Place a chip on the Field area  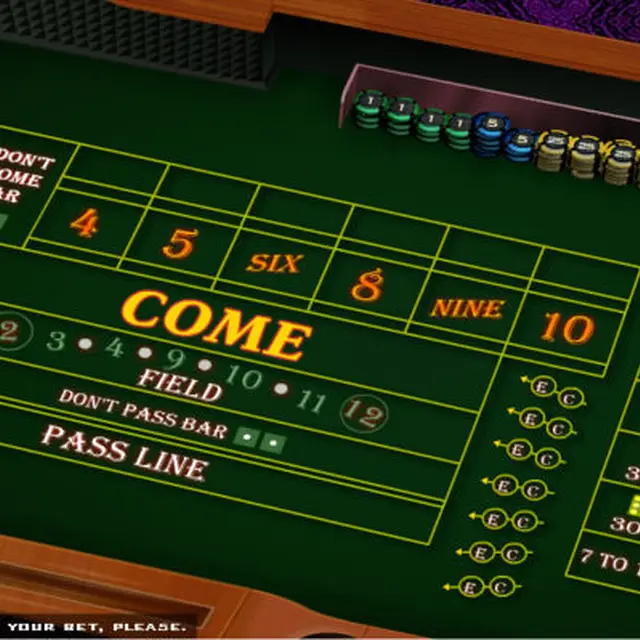point(180,381)
